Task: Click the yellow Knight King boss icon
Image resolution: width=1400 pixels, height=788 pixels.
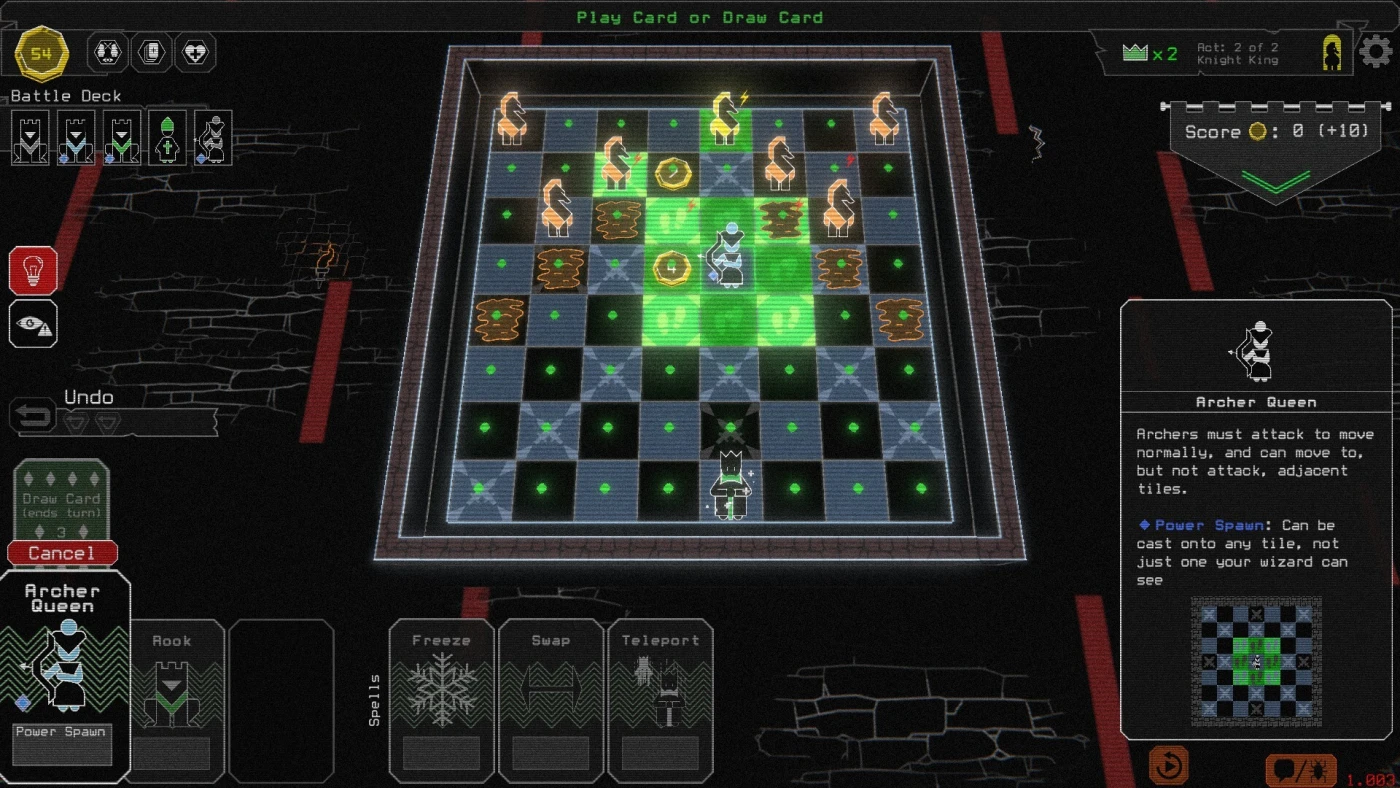Action: [1332, 53]
